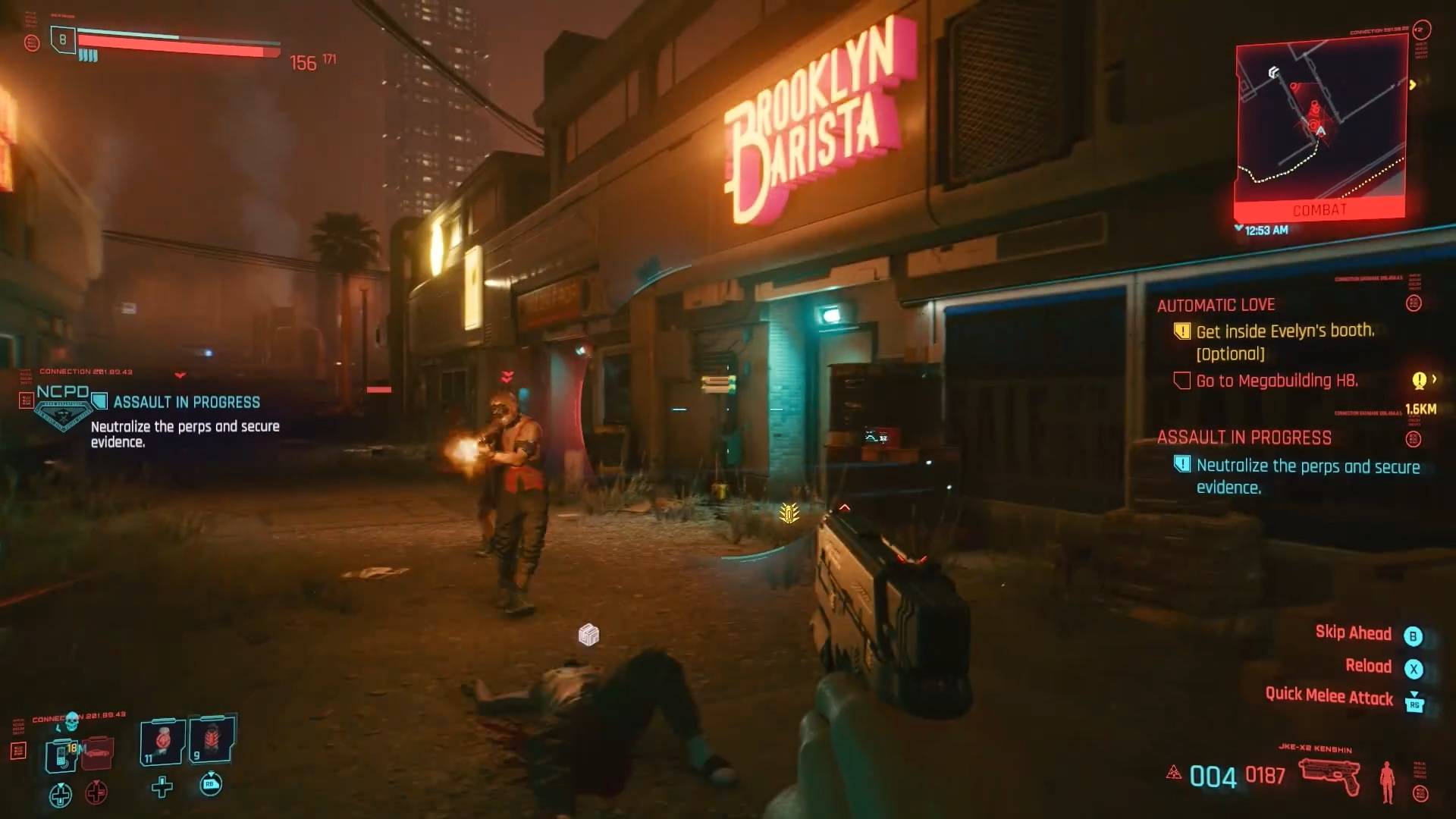
Task: Click the Get inside Evelyn's booth objective
Action: [1285, 331]
